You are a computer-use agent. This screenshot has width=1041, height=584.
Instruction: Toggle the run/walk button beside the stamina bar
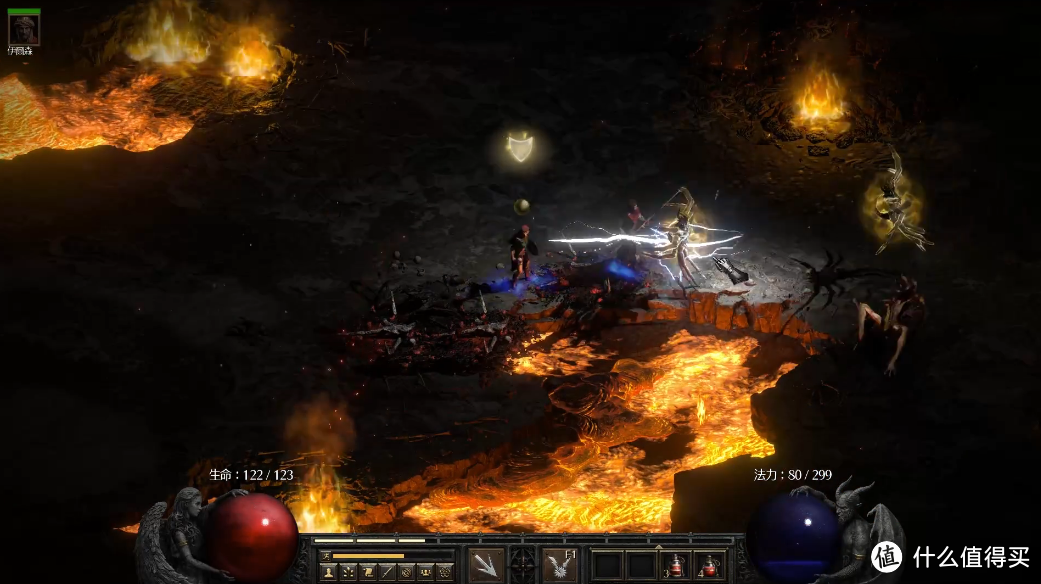point(325,555)
